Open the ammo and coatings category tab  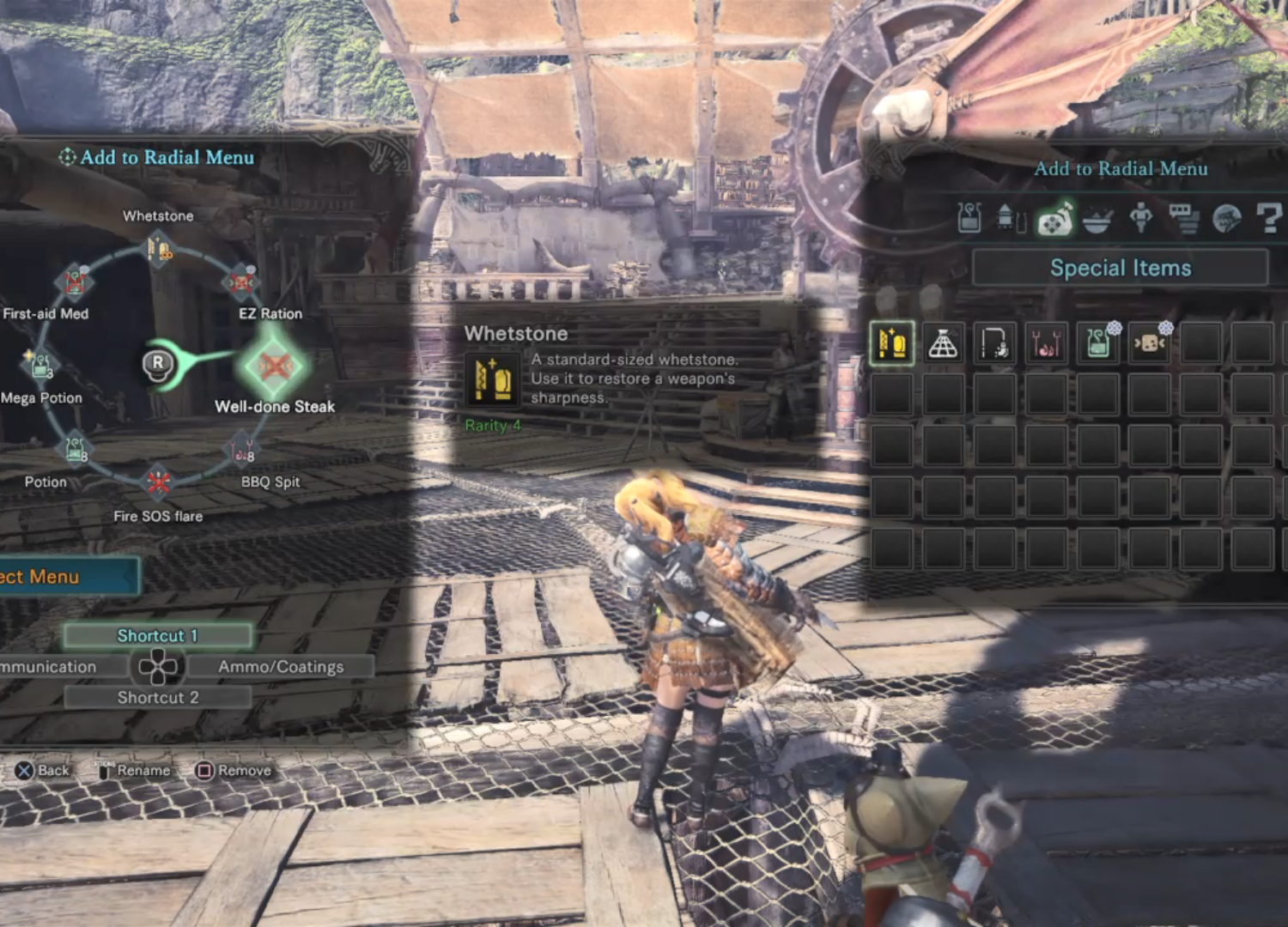pos(1012,219)
